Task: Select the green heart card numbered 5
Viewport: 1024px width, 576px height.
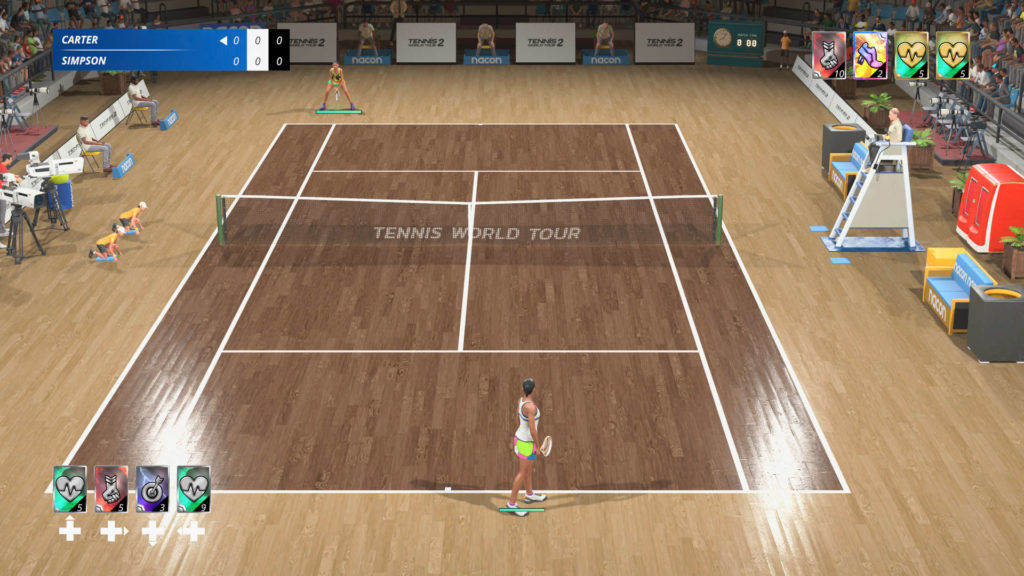Action: pyautogui.click(x=70, y=489)
